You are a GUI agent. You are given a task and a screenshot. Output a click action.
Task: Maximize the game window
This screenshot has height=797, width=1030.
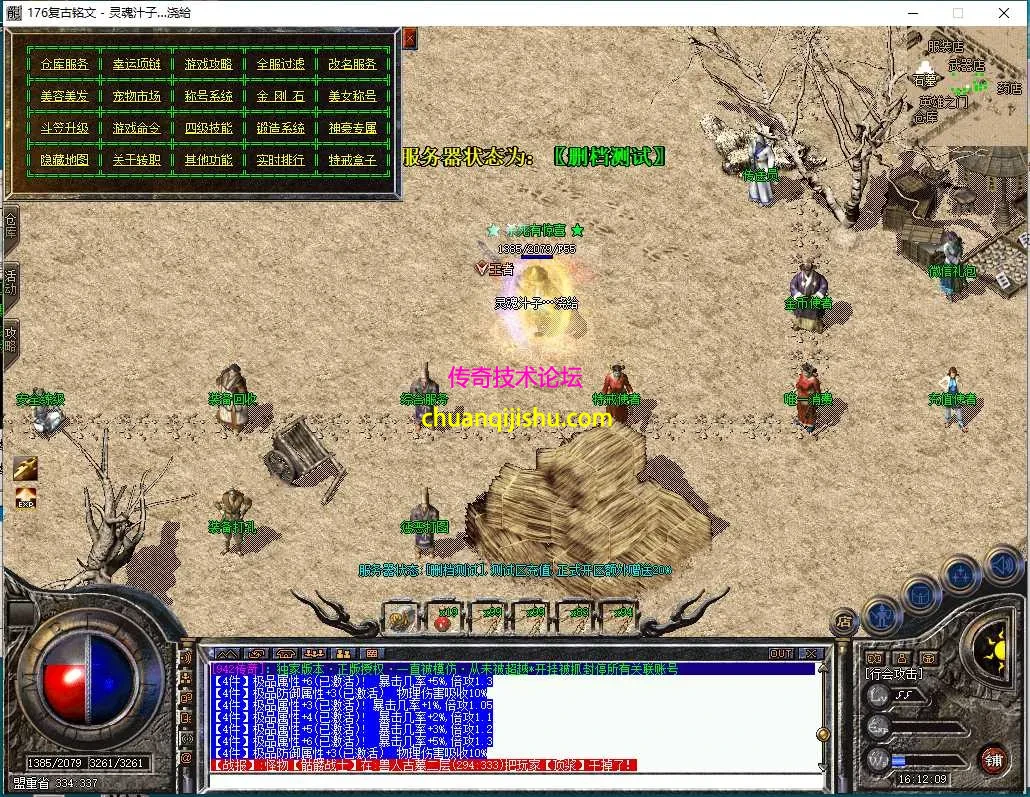click(958, 13)
